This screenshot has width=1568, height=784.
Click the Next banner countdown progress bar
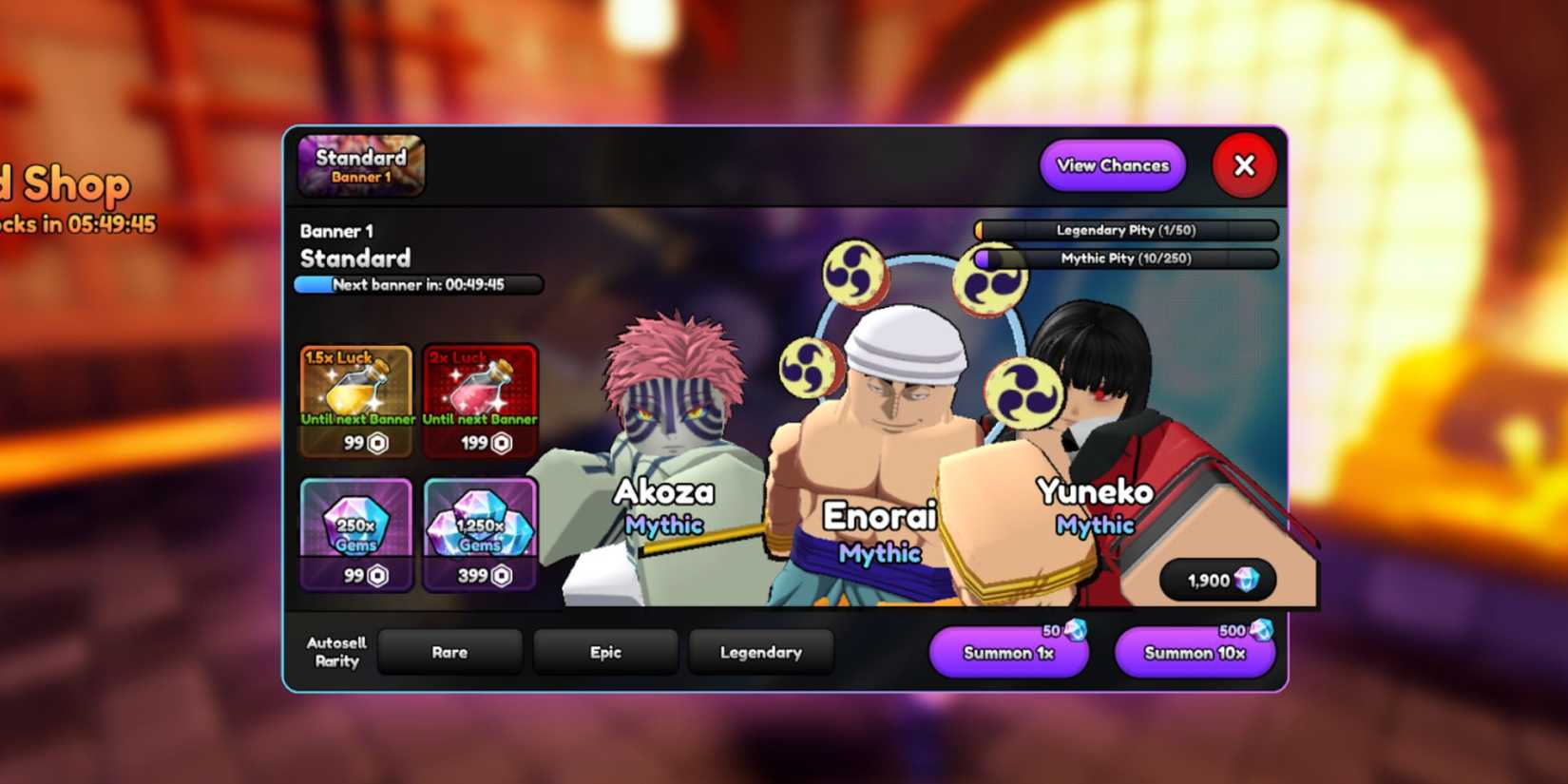(418, 284)
